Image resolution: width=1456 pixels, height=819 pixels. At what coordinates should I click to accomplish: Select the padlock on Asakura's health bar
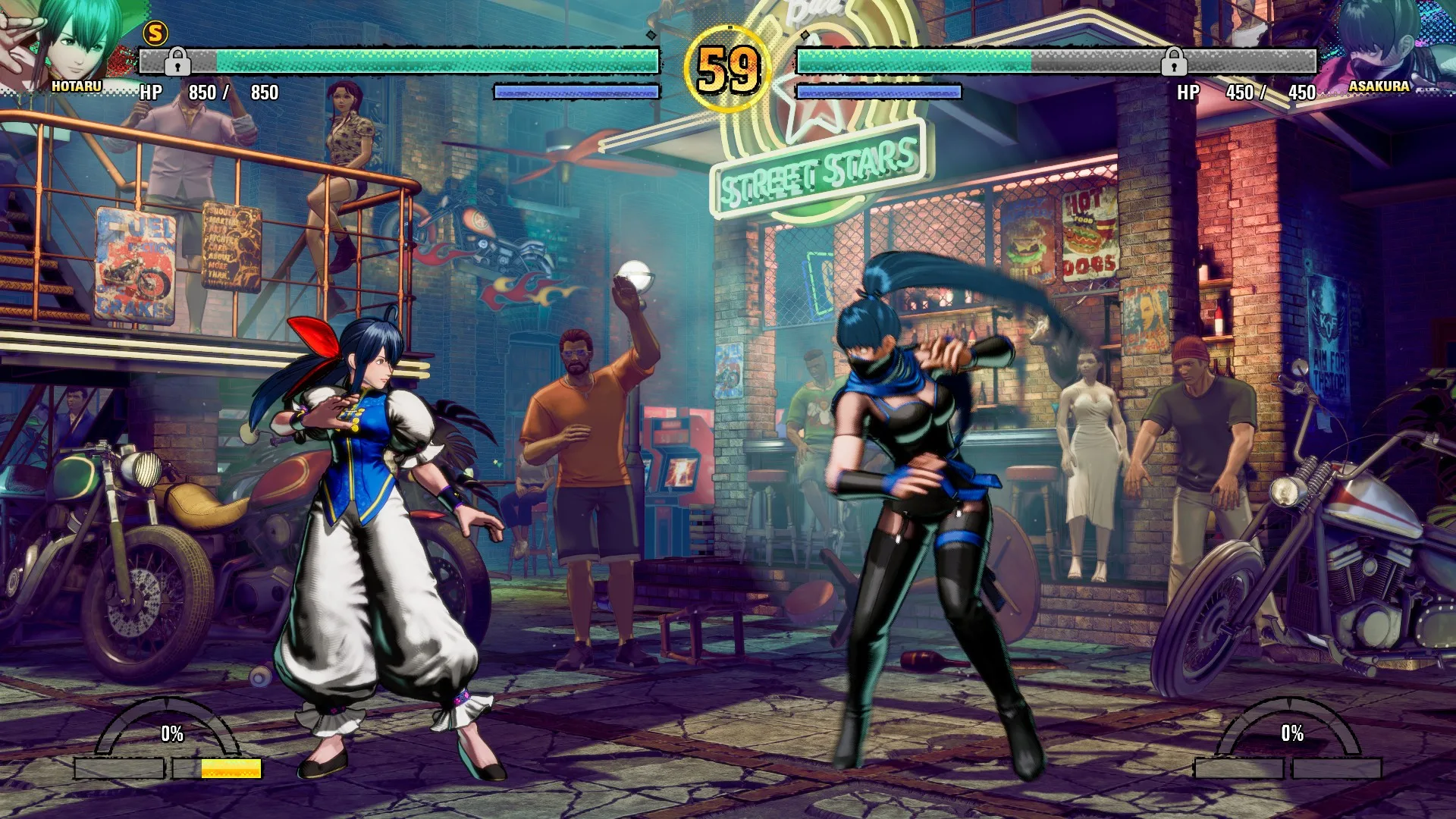pos(1173,61)
